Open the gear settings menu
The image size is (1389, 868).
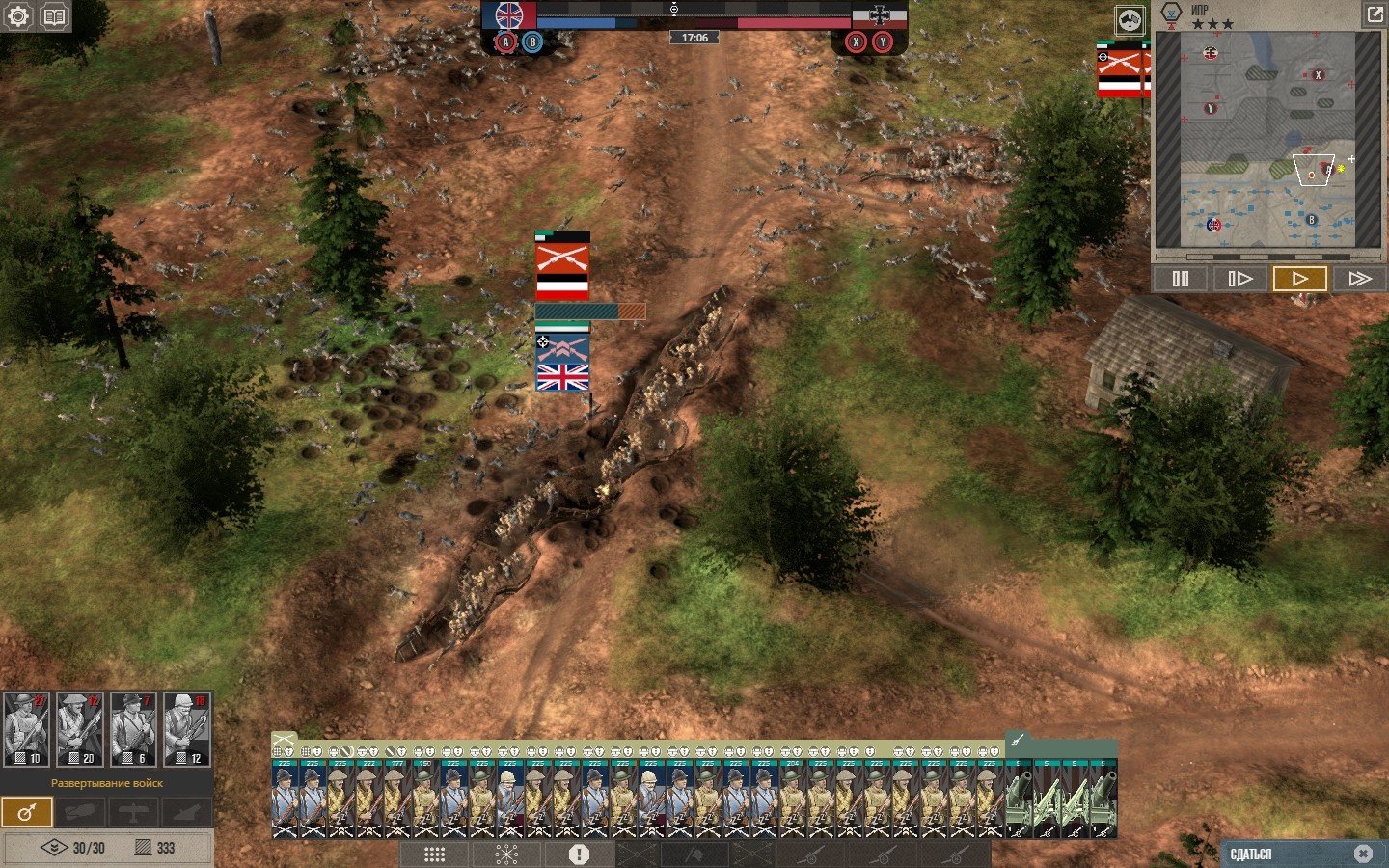17,16
